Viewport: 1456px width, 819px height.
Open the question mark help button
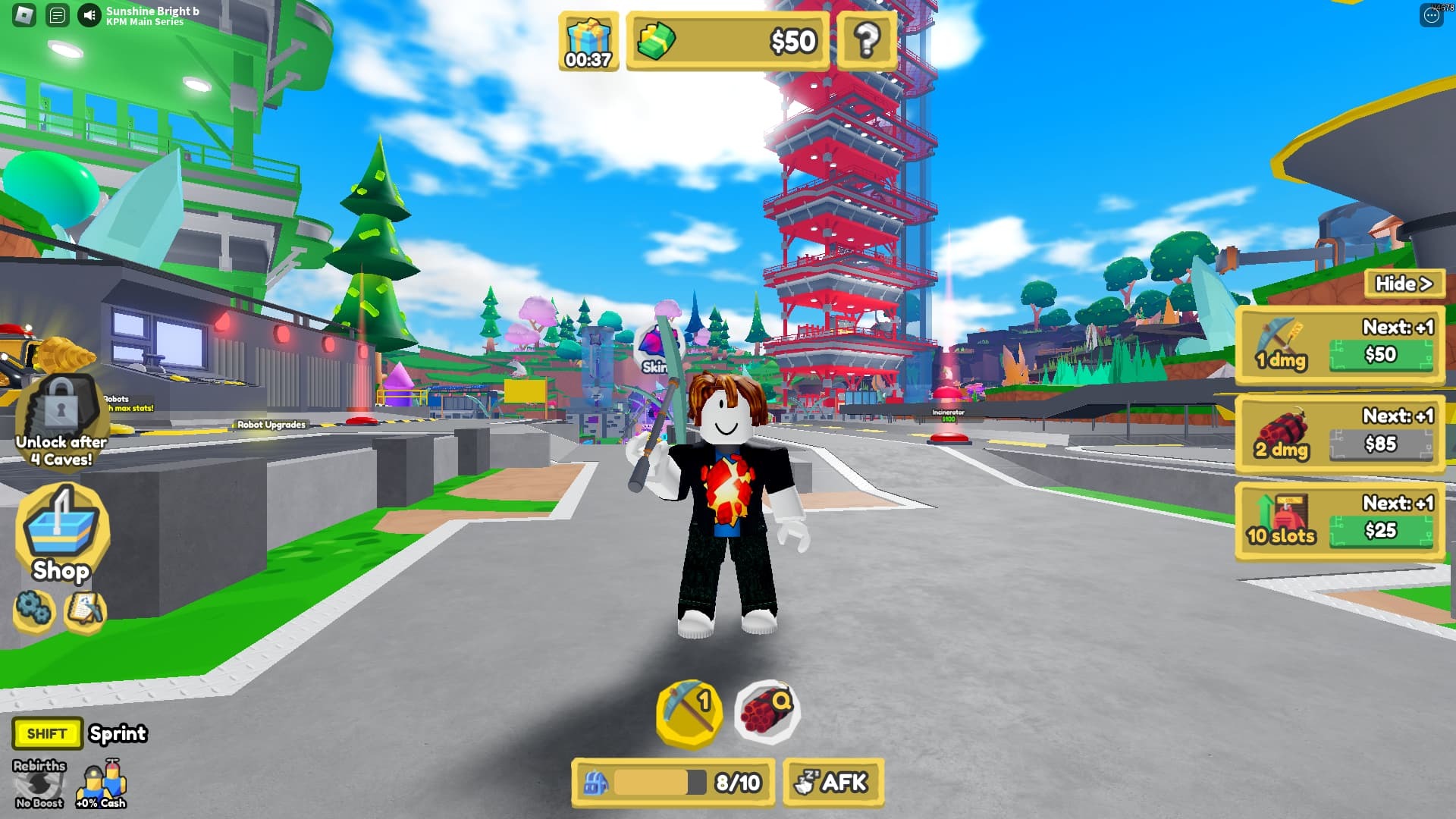point(867,40)
